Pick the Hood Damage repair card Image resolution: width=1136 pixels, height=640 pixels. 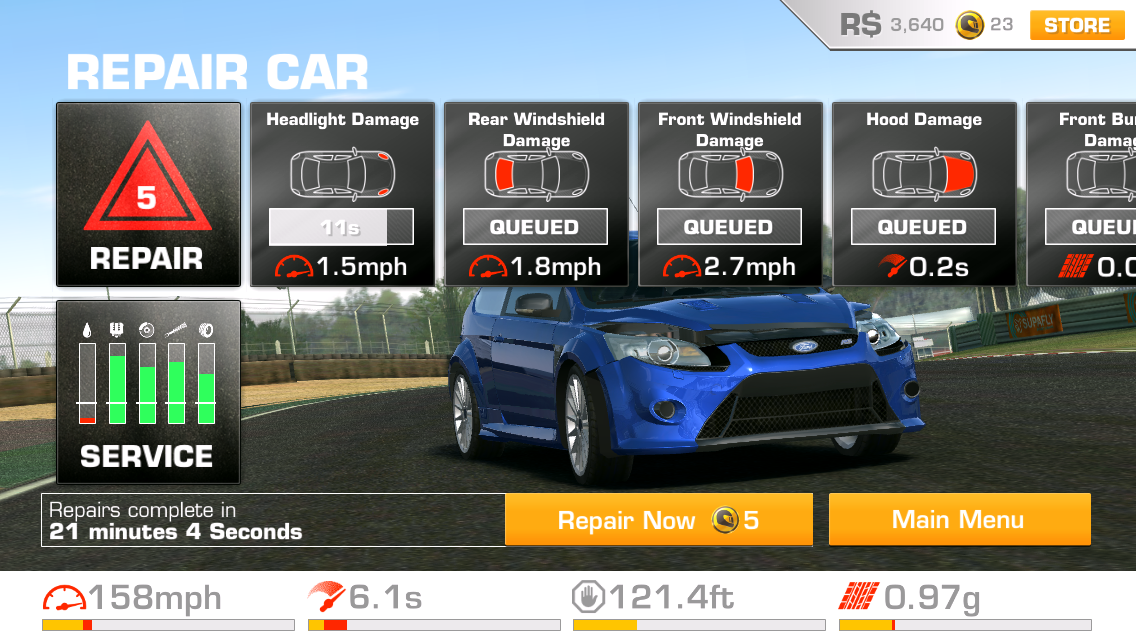click(924, 194)
